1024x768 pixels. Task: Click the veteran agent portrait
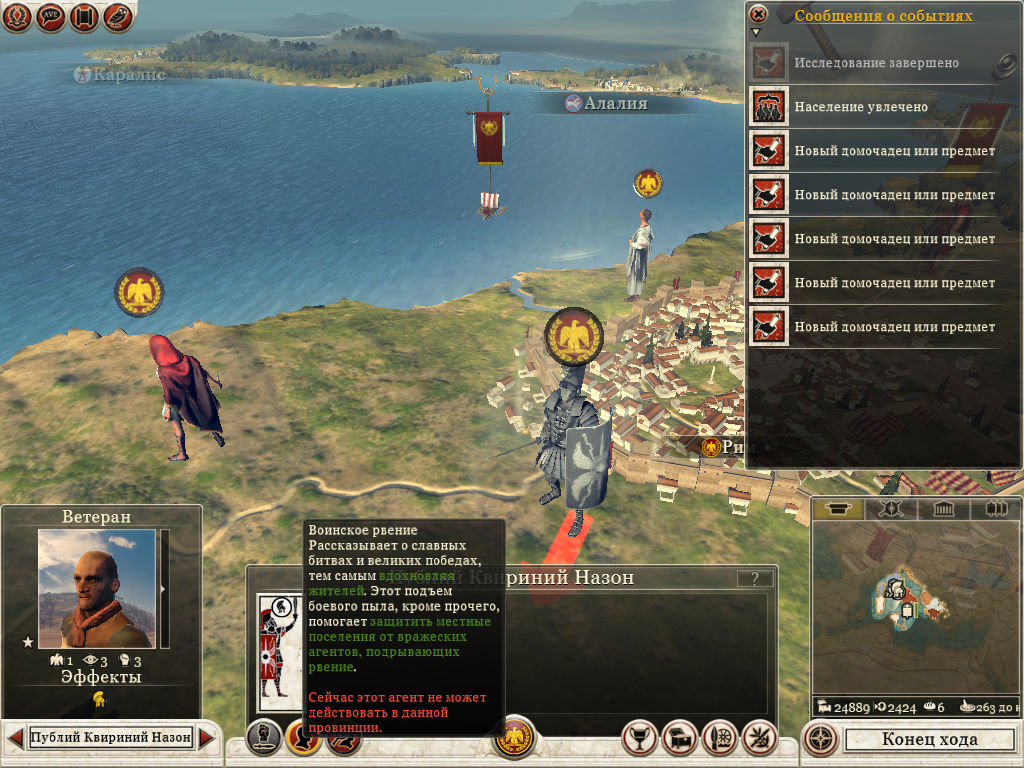(x=97, y=588)
